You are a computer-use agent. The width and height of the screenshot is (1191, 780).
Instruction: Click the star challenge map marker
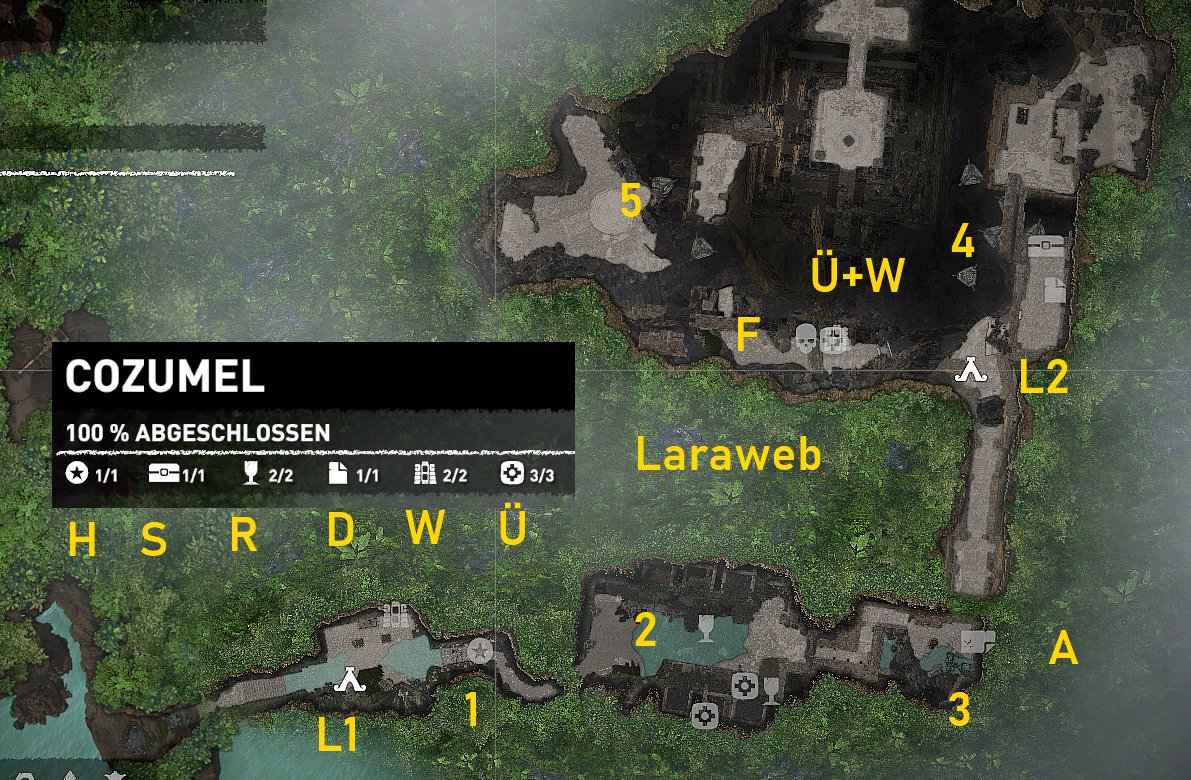point(480,652)
